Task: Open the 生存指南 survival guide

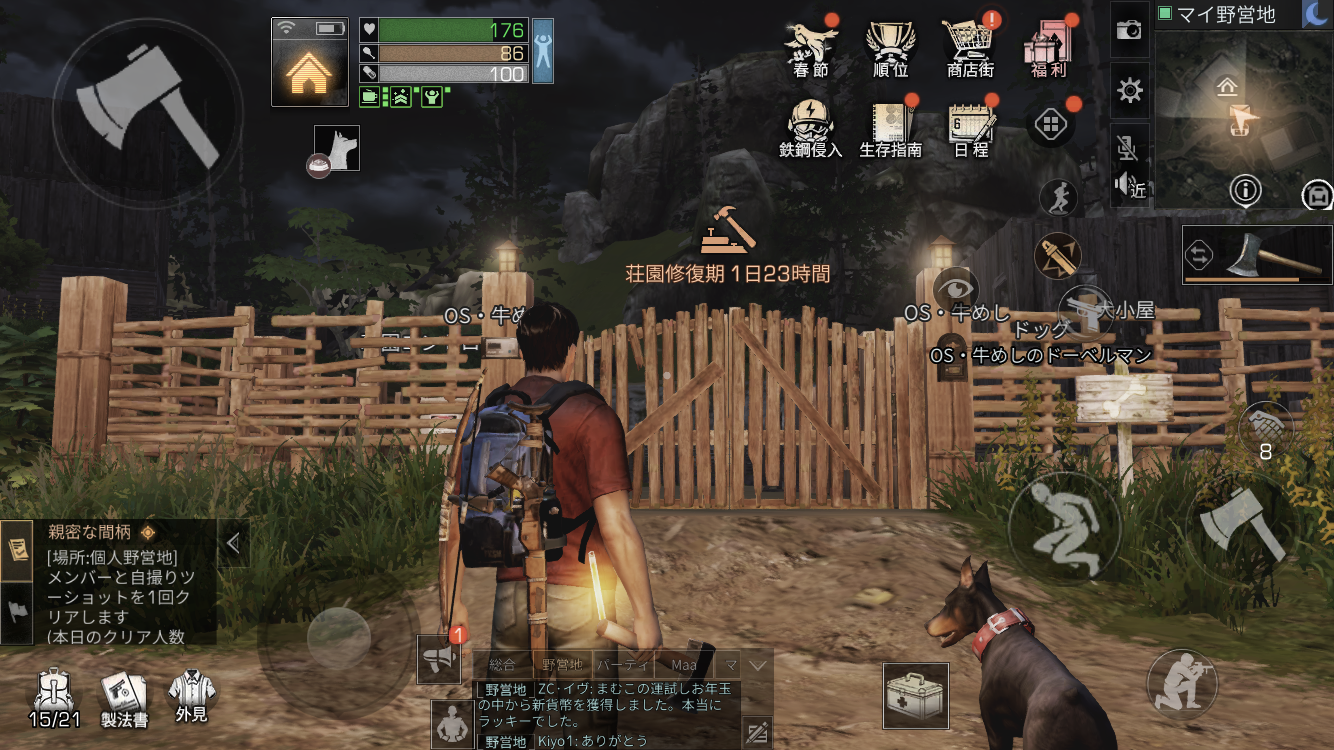Action: [890, 127]
